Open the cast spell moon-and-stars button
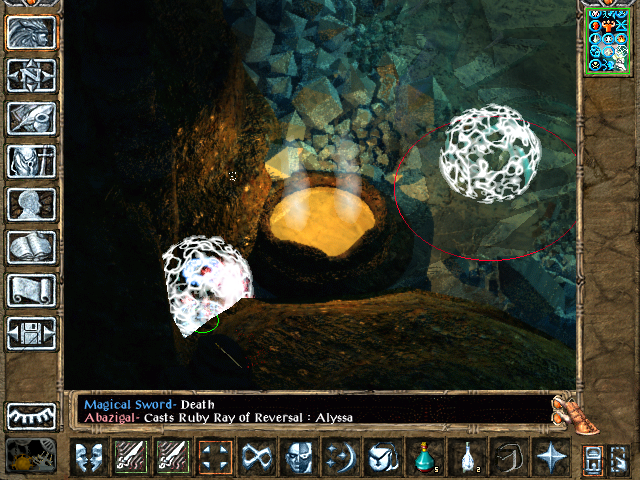The width and height of the screenshot is (640, 480). click(341, 458)
